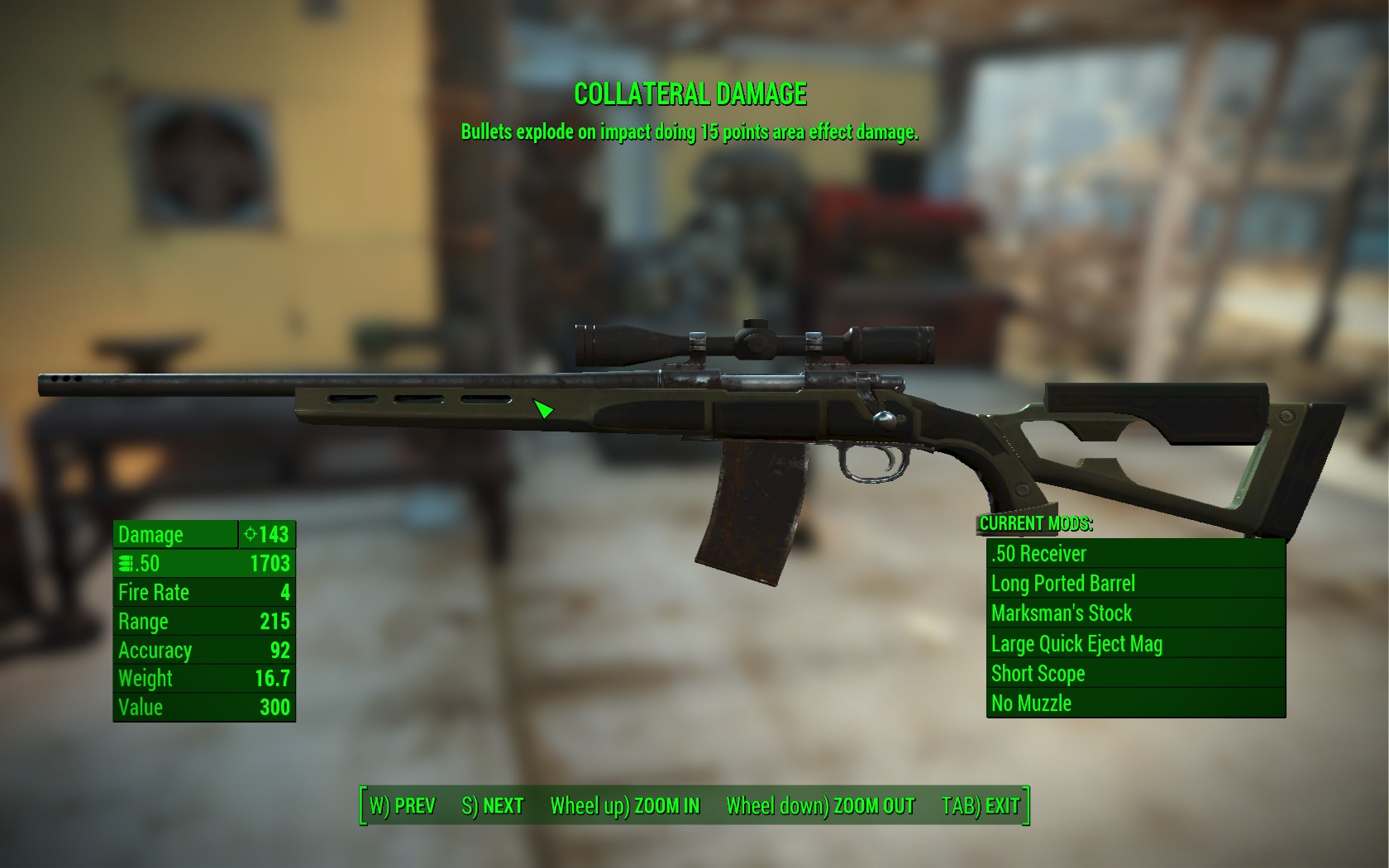This screenshot has height=868, width=1389.
Task: Close the inspect view with EXIT
Action: point(981,806)
